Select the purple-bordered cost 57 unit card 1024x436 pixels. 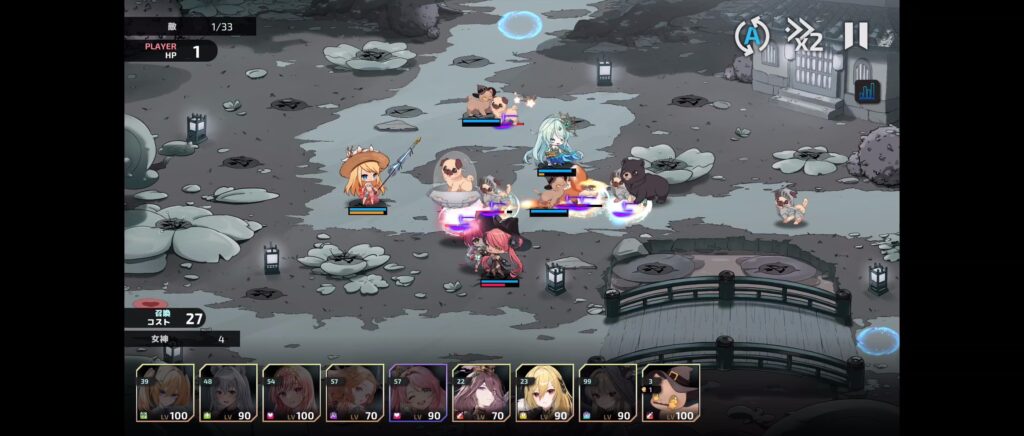click(x=417, y=394)
